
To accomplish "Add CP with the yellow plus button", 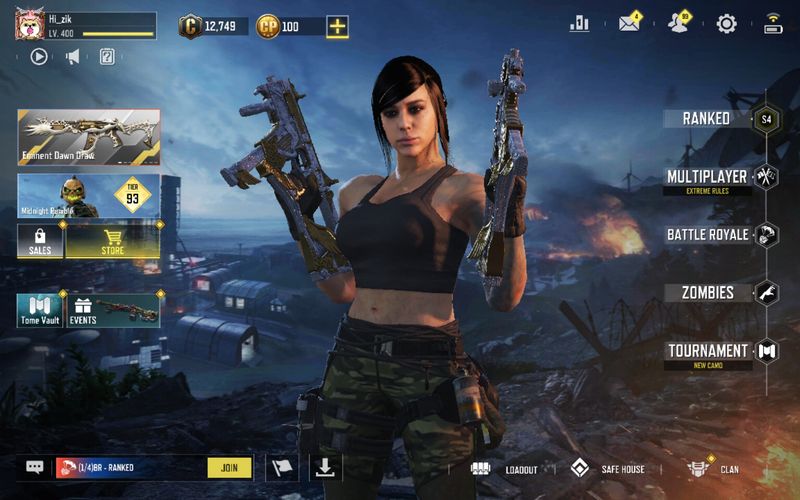I will click(x=338, y=27).
